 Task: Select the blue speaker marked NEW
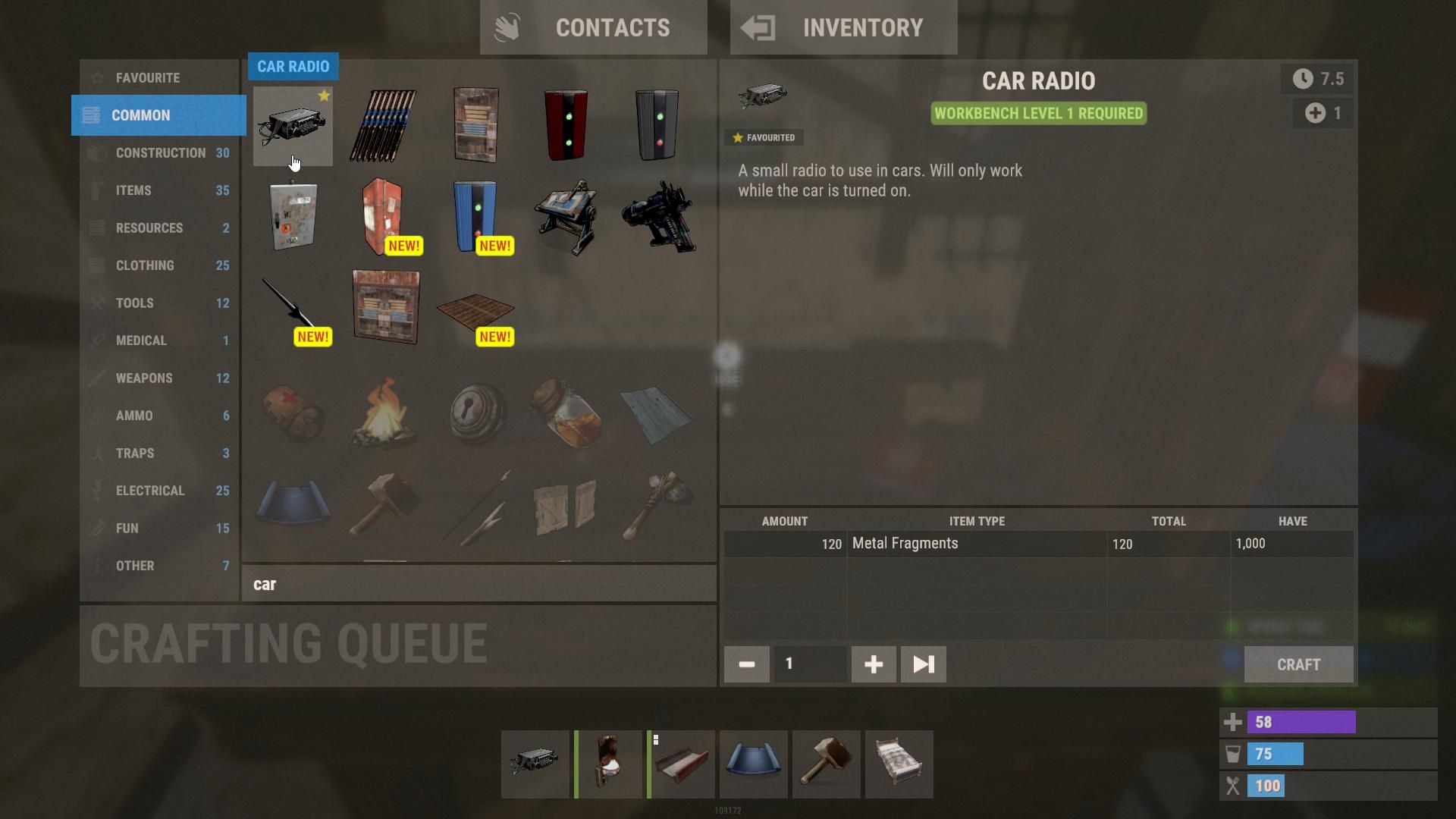[x=477, y=216]
